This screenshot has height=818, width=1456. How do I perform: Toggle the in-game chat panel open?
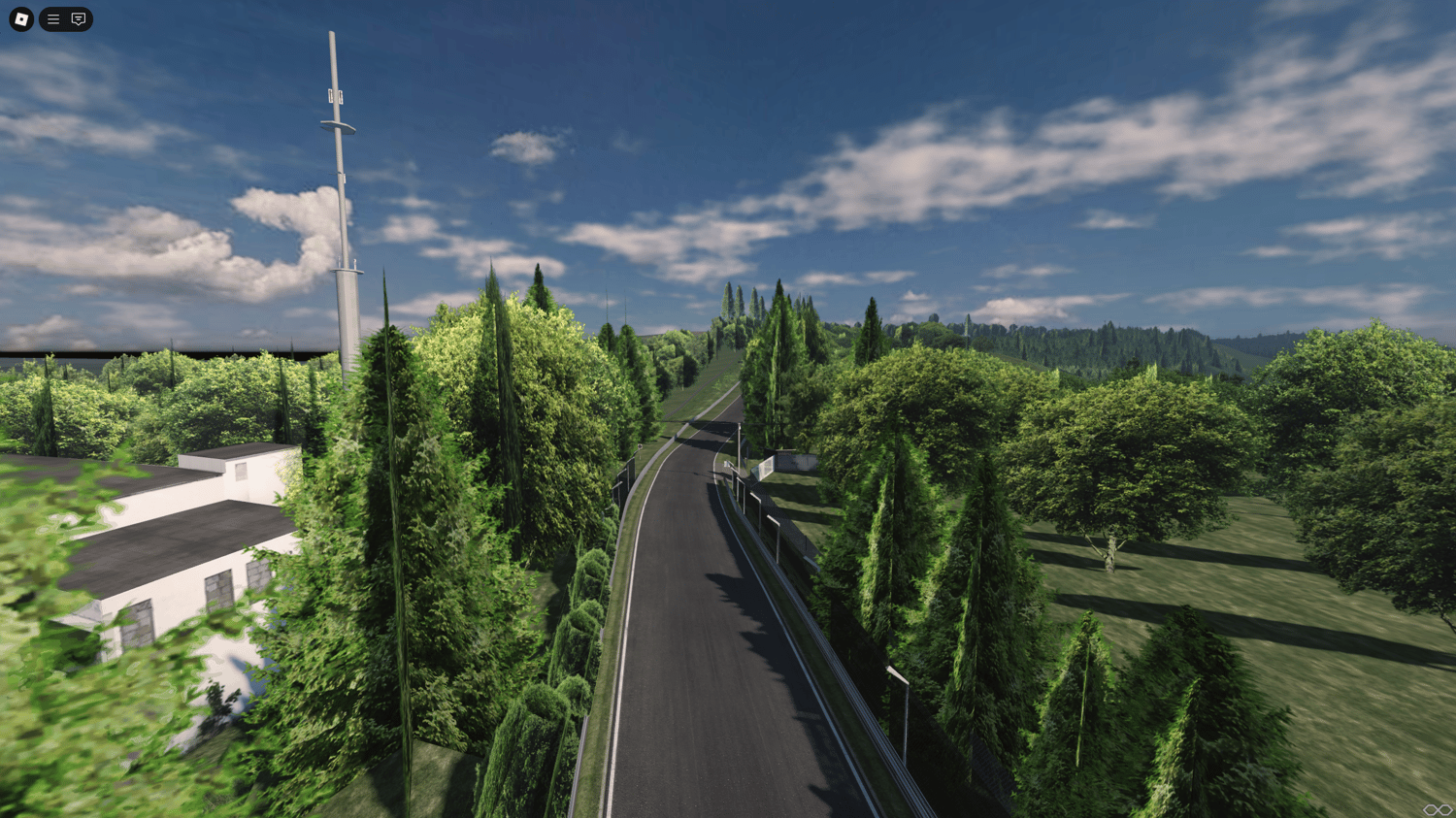coord(77,19)
